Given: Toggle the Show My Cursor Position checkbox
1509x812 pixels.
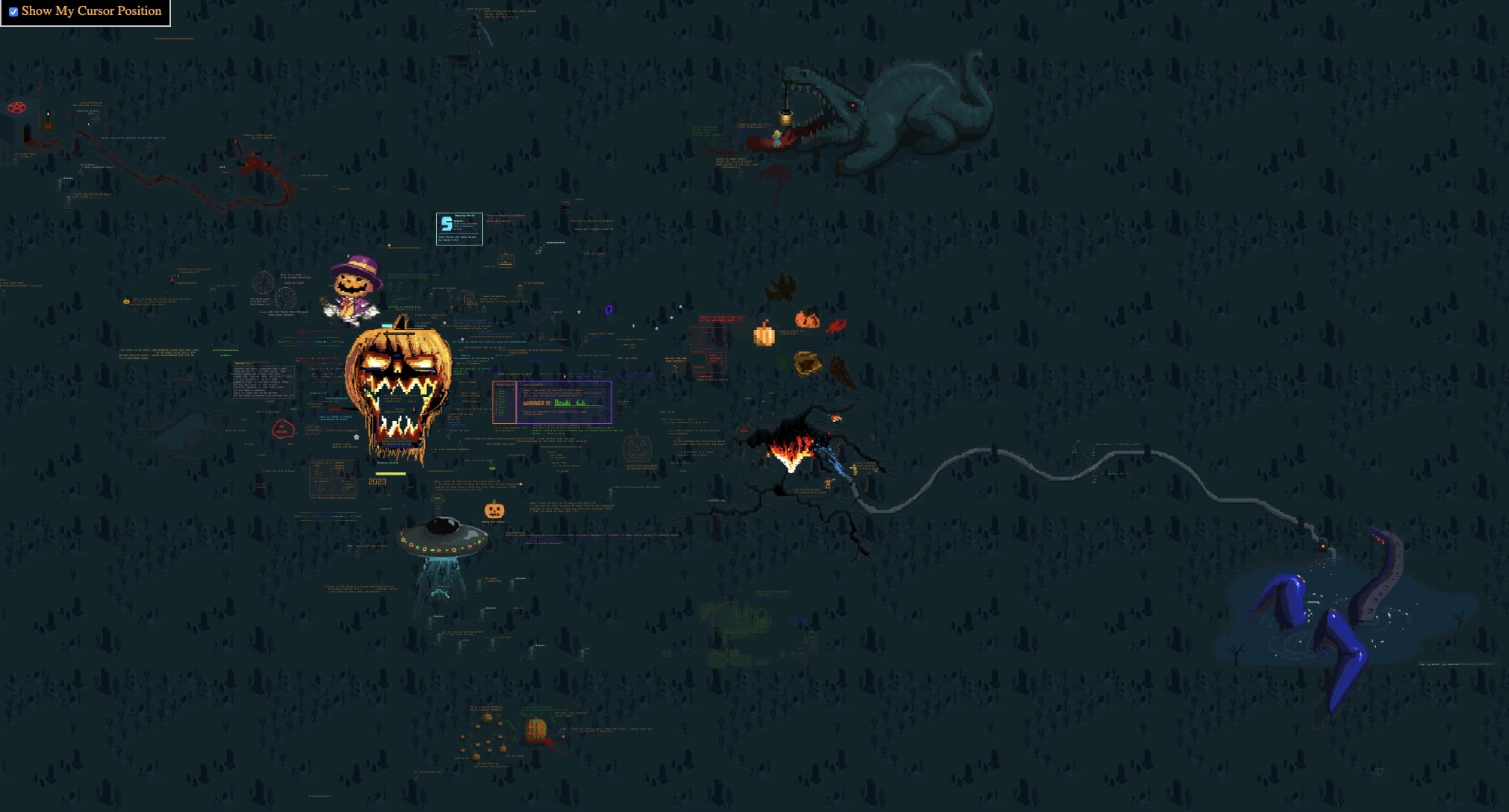Looking at the screenshot, I should pyautogui.click(x=13, y=12).
